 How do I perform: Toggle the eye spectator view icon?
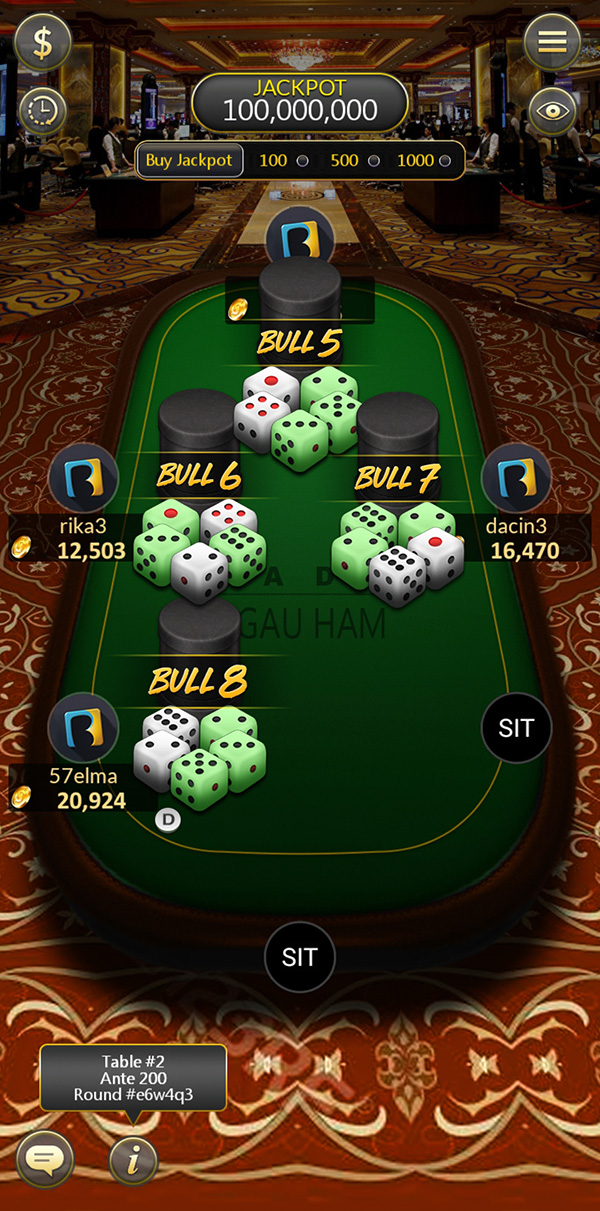(553, 110)
